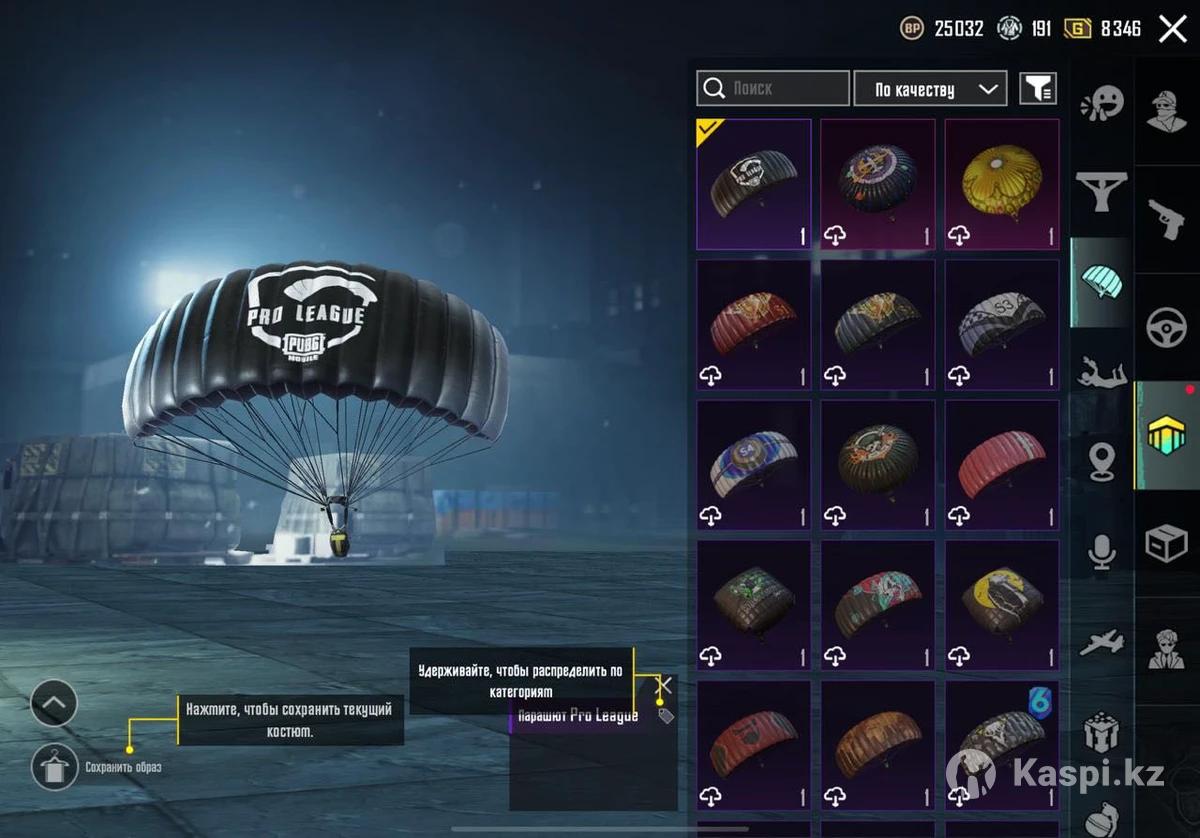Switch to the pistol weapons tab
1200x838 pixels.
1167,219
